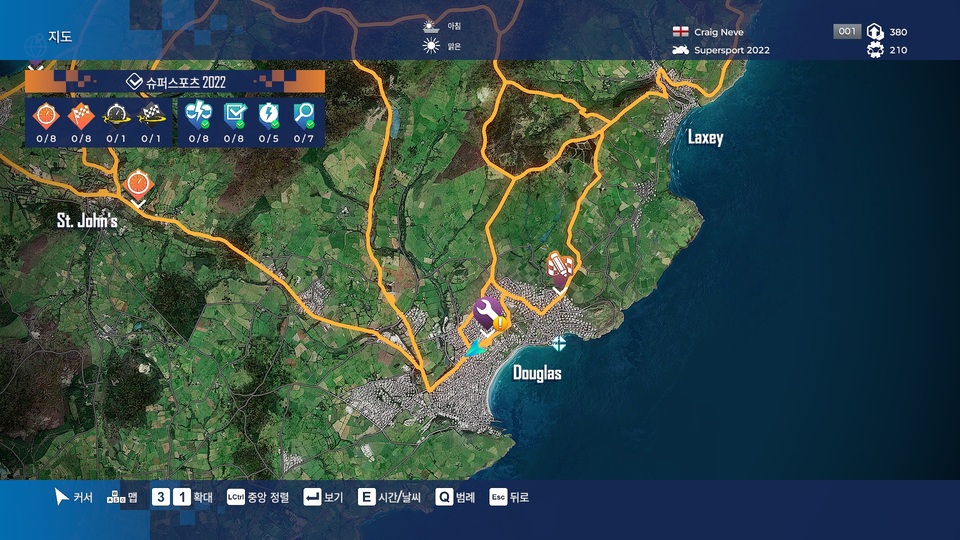Select the purple wrench garage marker
960x540 pixels.
click(x=486, y=312)
